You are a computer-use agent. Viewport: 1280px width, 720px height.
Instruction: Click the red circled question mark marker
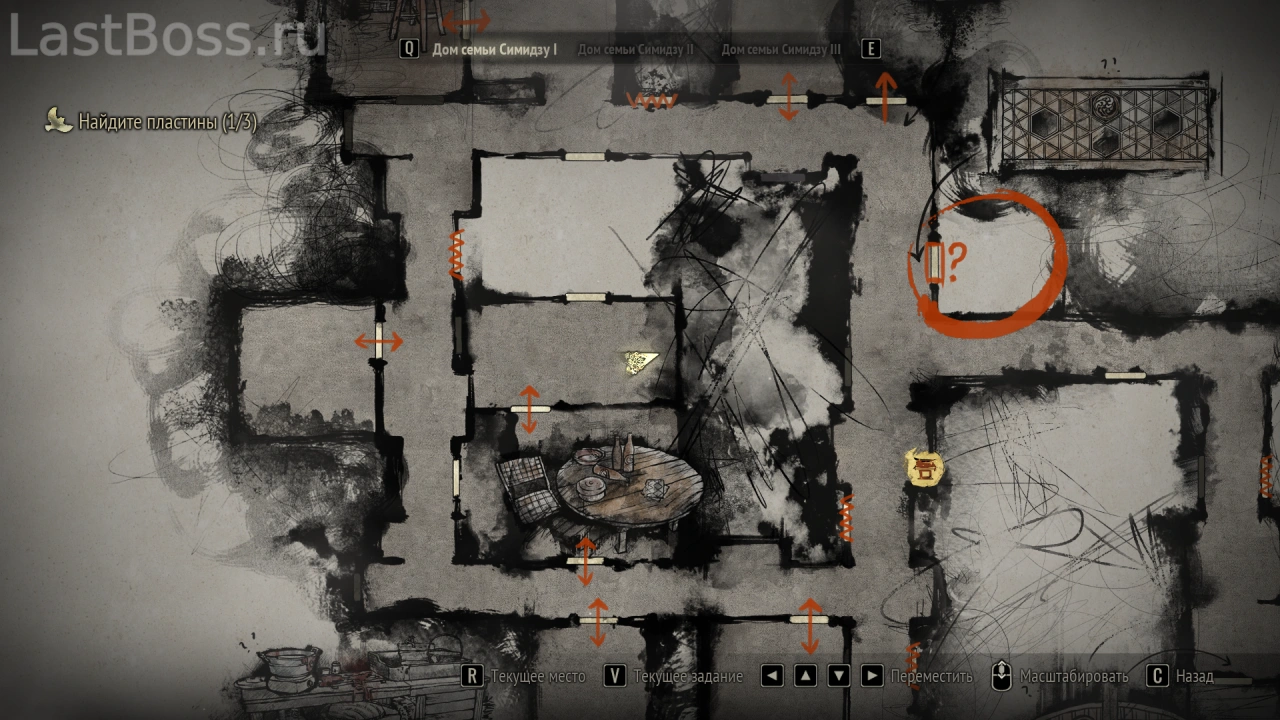[945, 262]
